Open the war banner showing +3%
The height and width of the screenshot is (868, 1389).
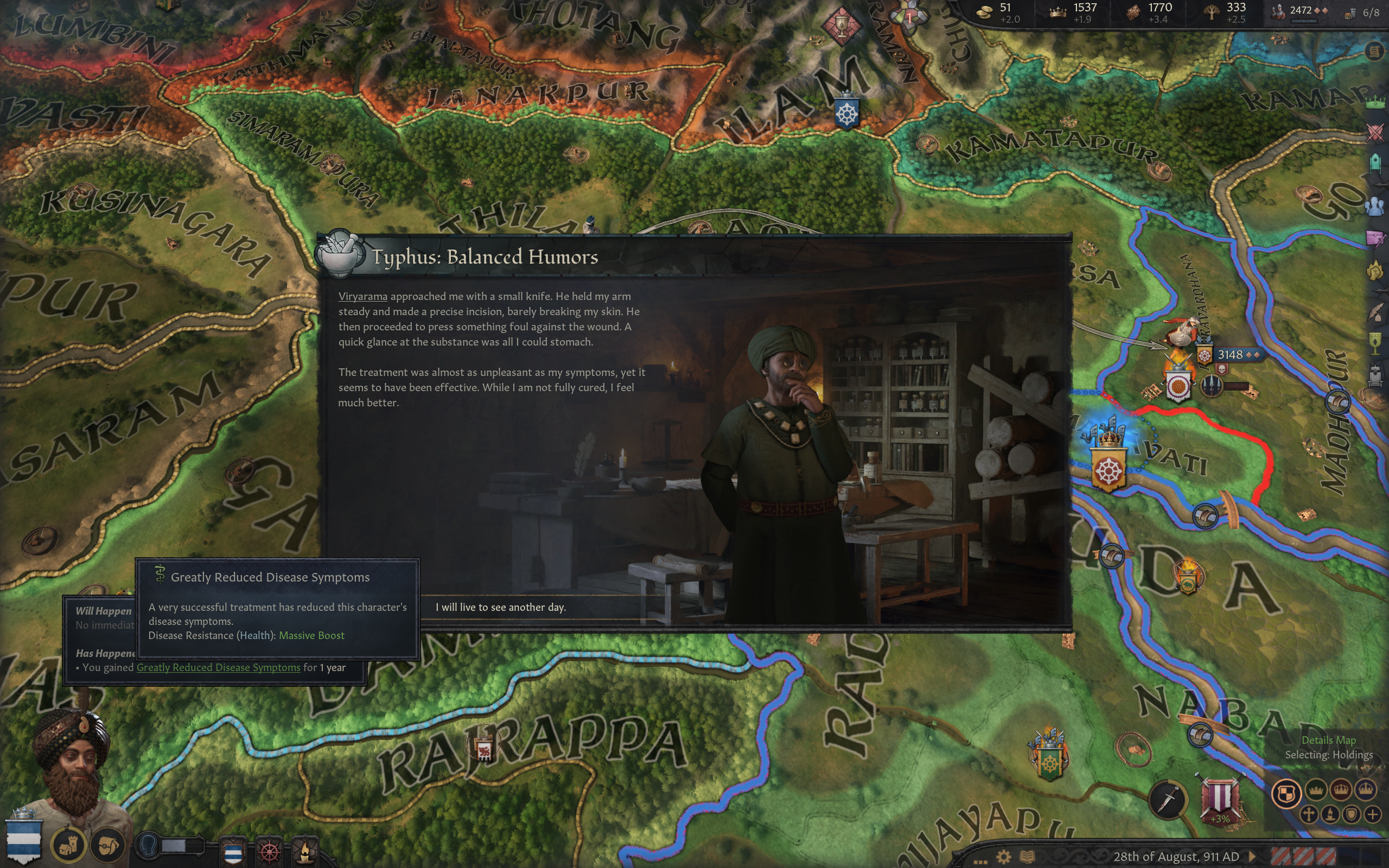click(x=1221, y=799)
